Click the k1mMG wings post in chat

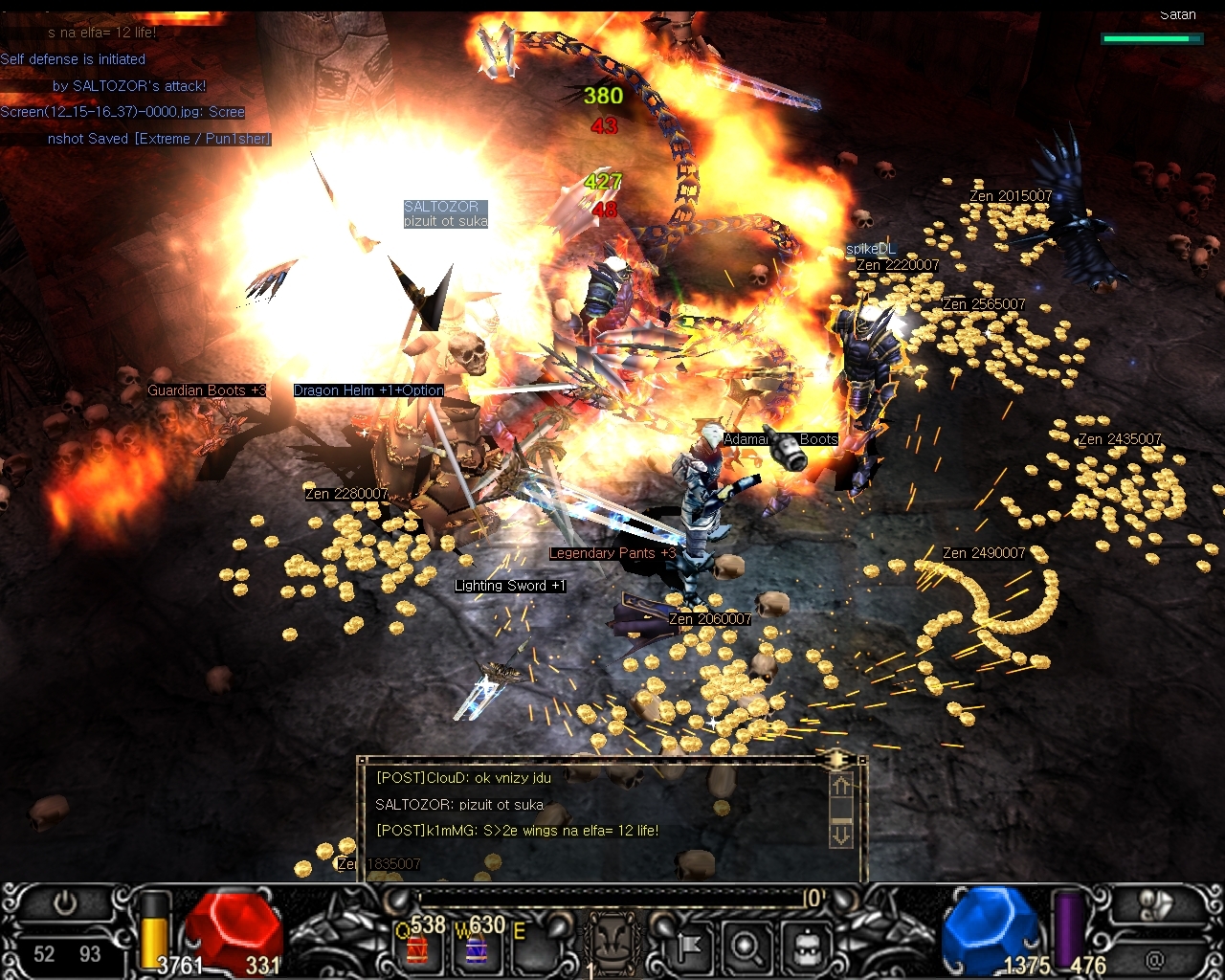tap(517, 831)
